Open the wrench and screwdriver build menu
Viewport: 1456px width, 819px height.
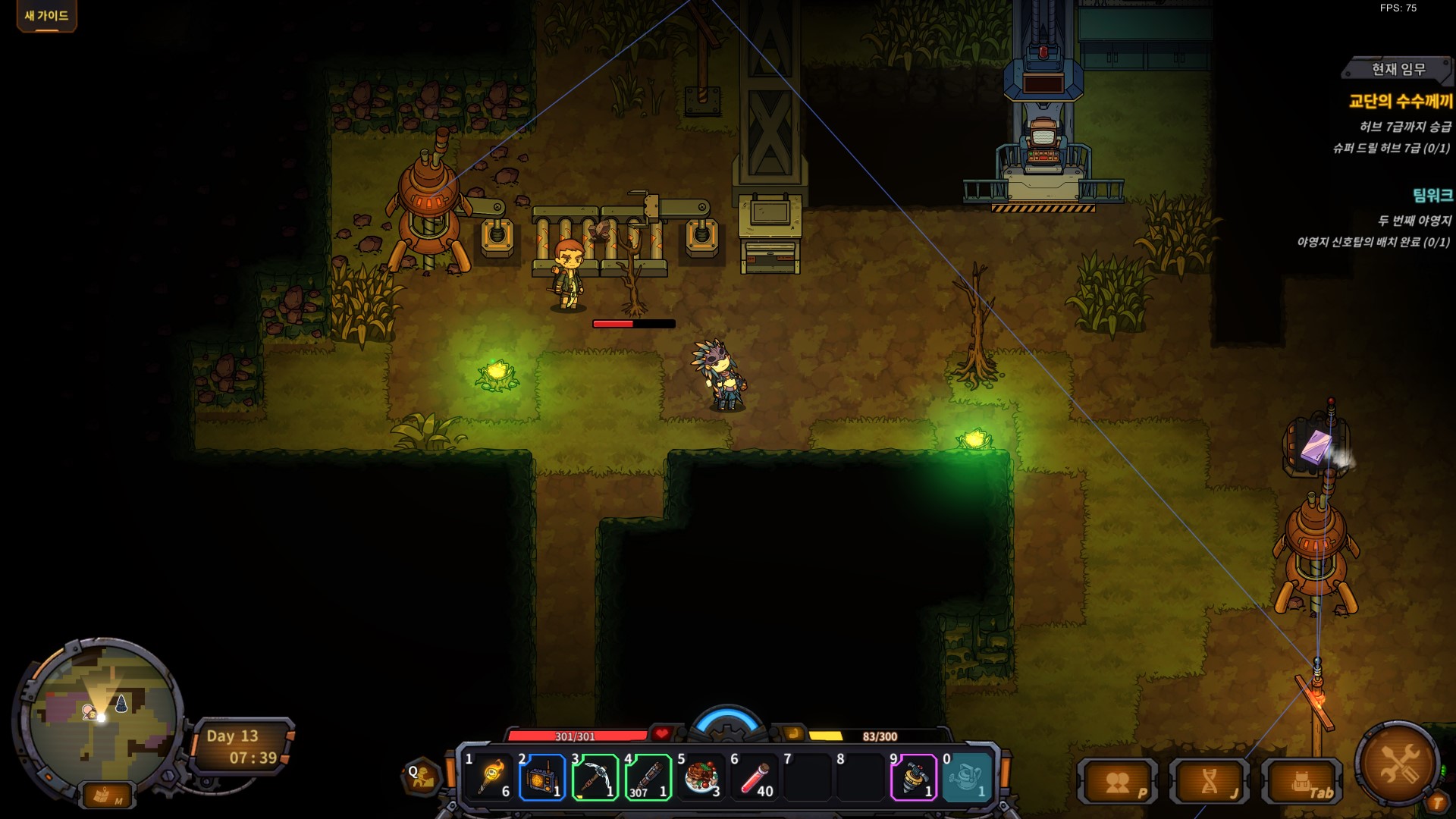(1399, 764)
